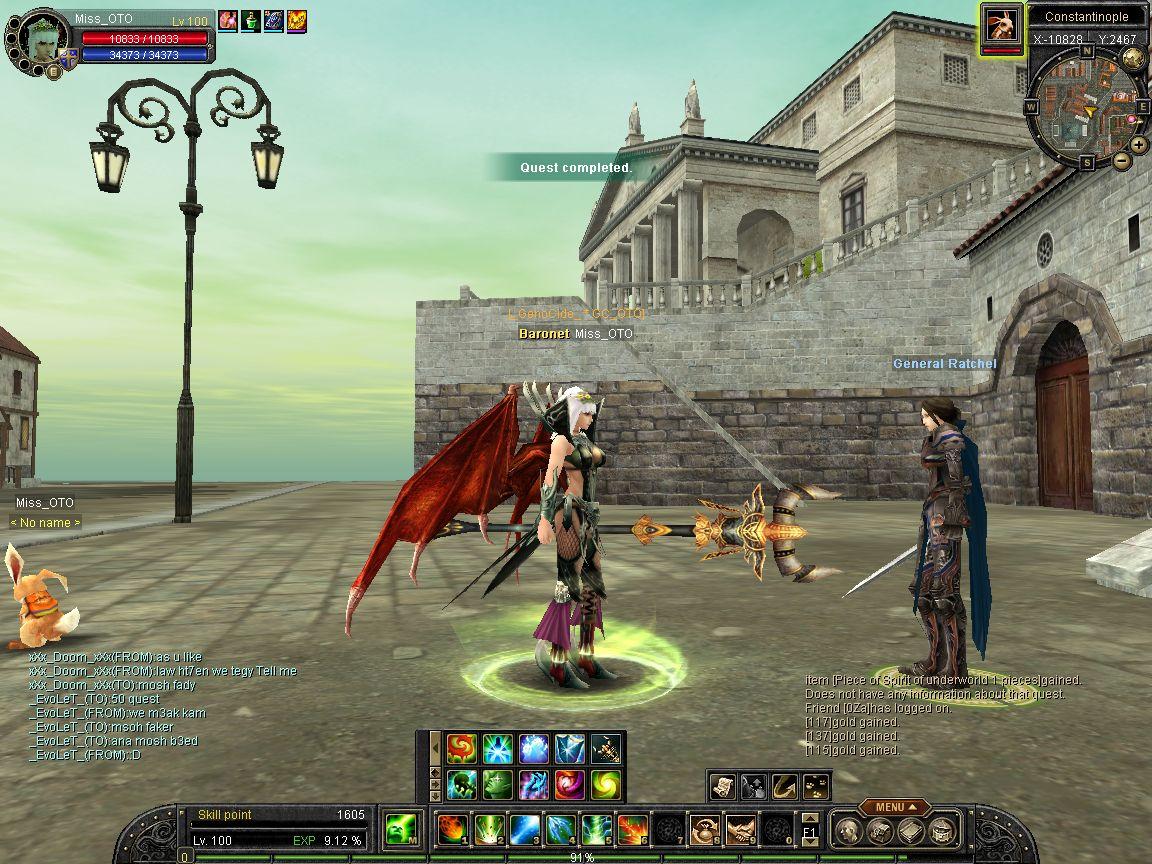Zoom in the minimap with the plus button
This screenshot has height=864, width=1152.
(x=1139, y=144)
